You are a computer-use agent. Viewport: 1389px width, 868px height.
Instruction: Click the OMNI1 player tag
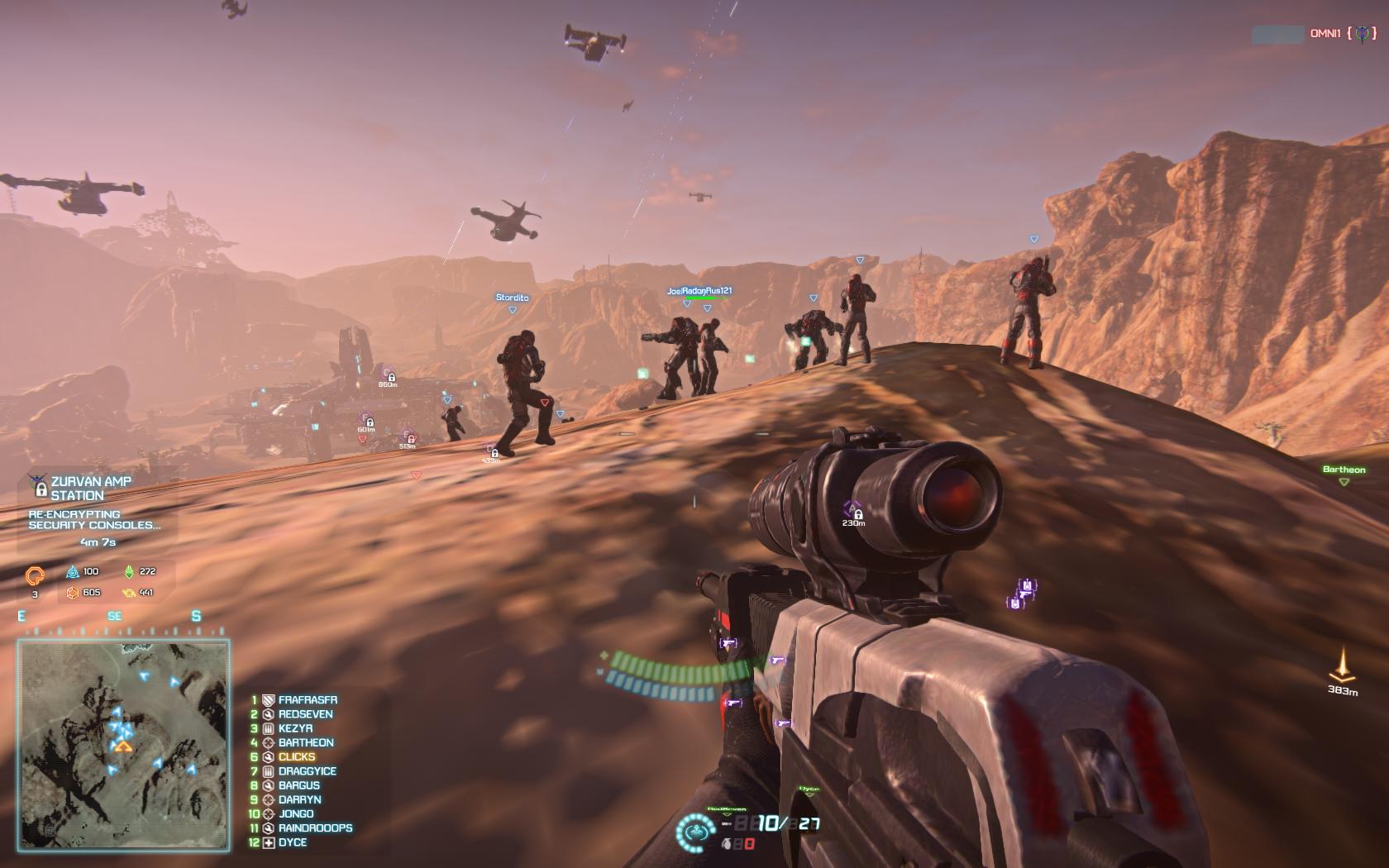pyautogui.click(x=1325, y=34)
